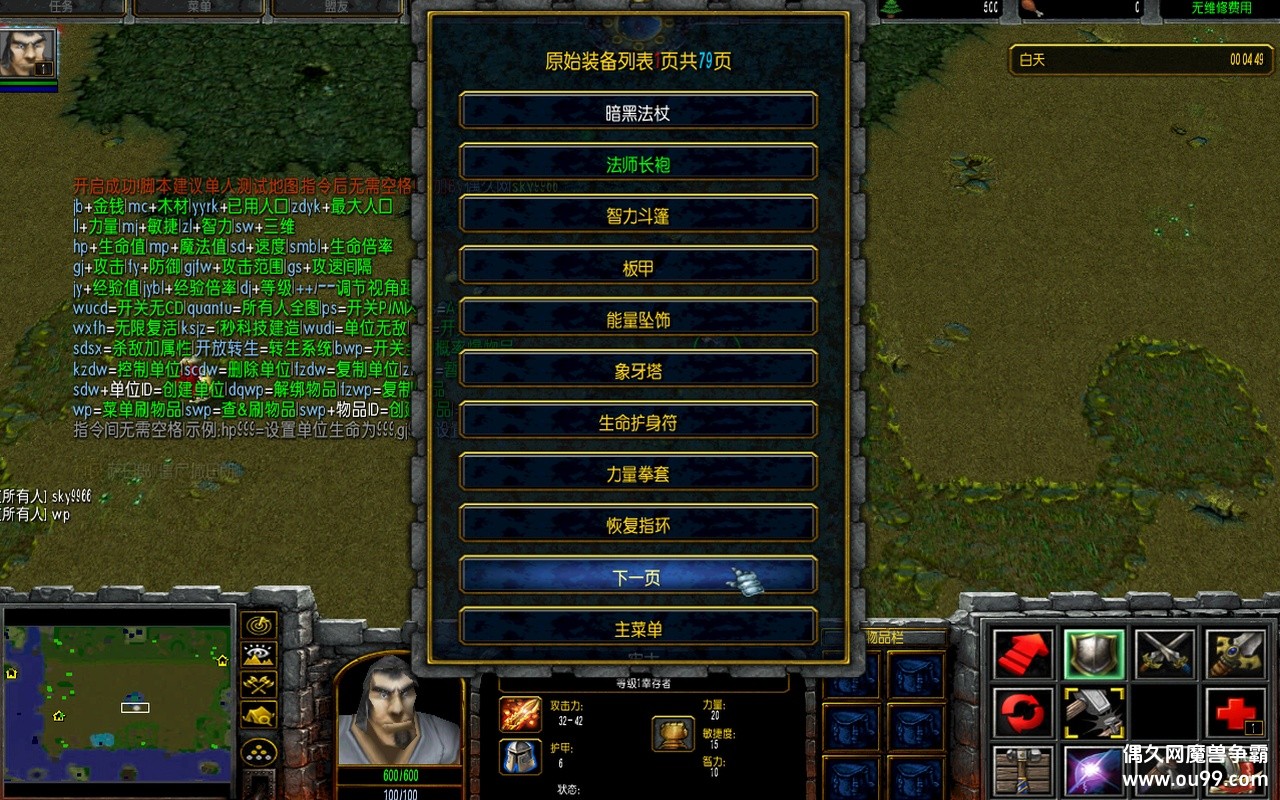The width and height of the screenshot is (1280, 800).
Task: Click the 下一页 next page button
Action: tap(638, 576)
